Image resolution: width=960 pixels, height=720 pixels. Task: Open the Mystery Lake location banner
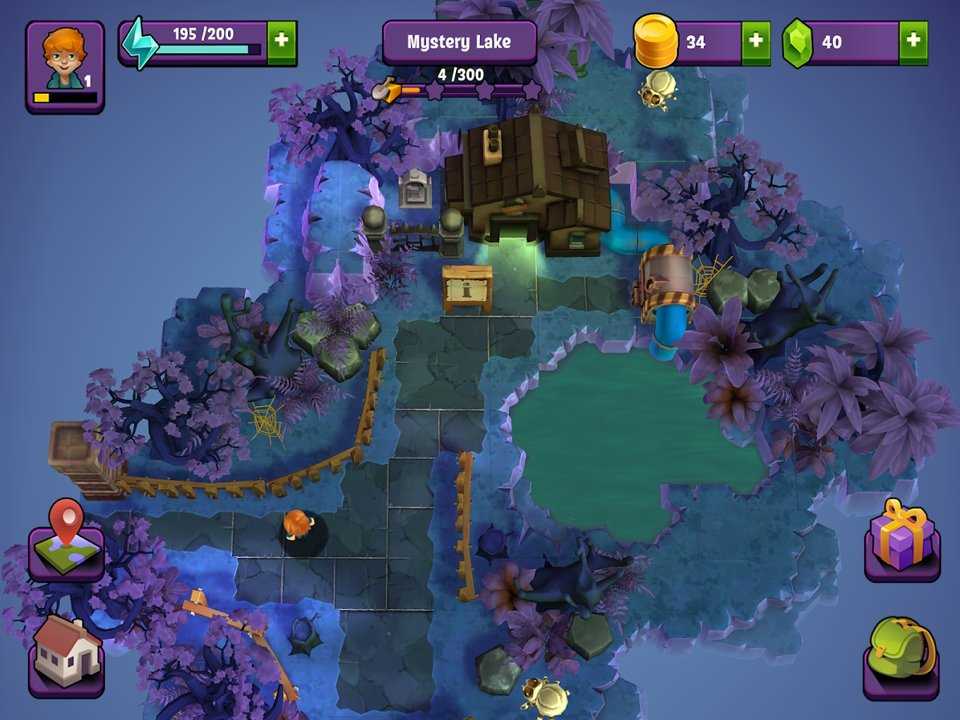point(459,43)
